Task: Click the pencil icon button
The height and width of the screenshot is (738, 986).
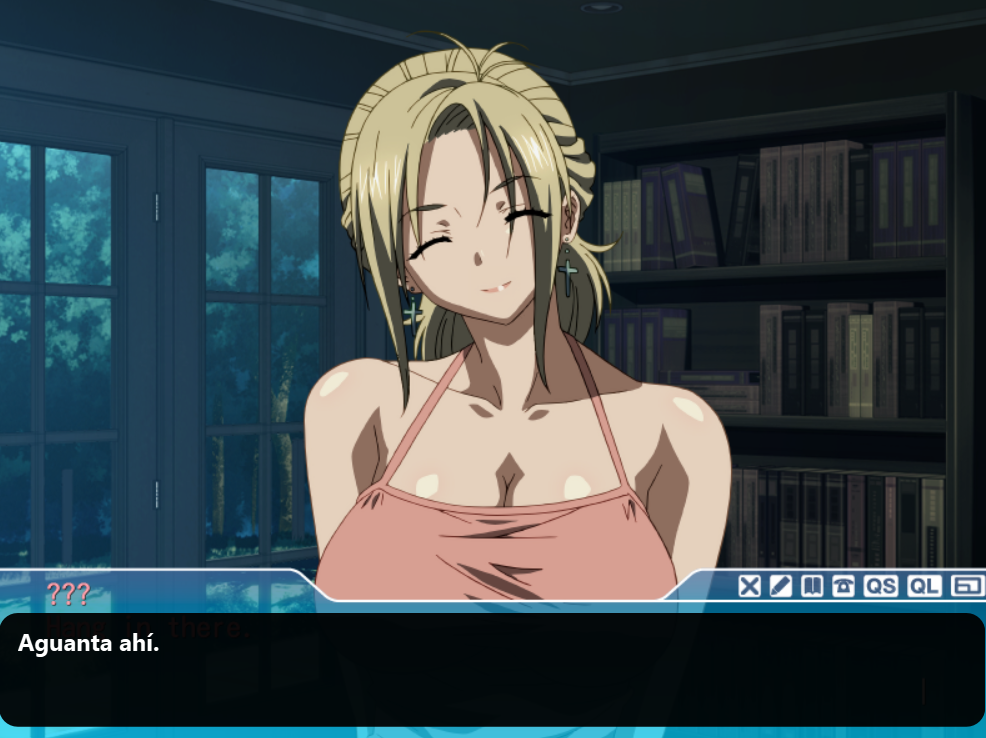Action: click(x=781, y=586)
